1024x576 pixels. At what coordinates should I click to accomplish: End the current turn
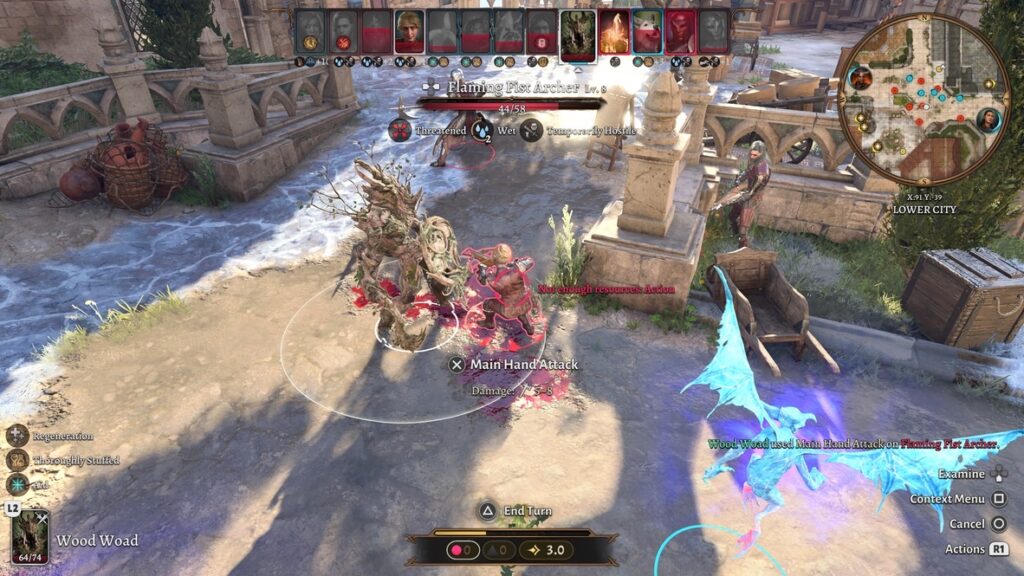point(513,511)
